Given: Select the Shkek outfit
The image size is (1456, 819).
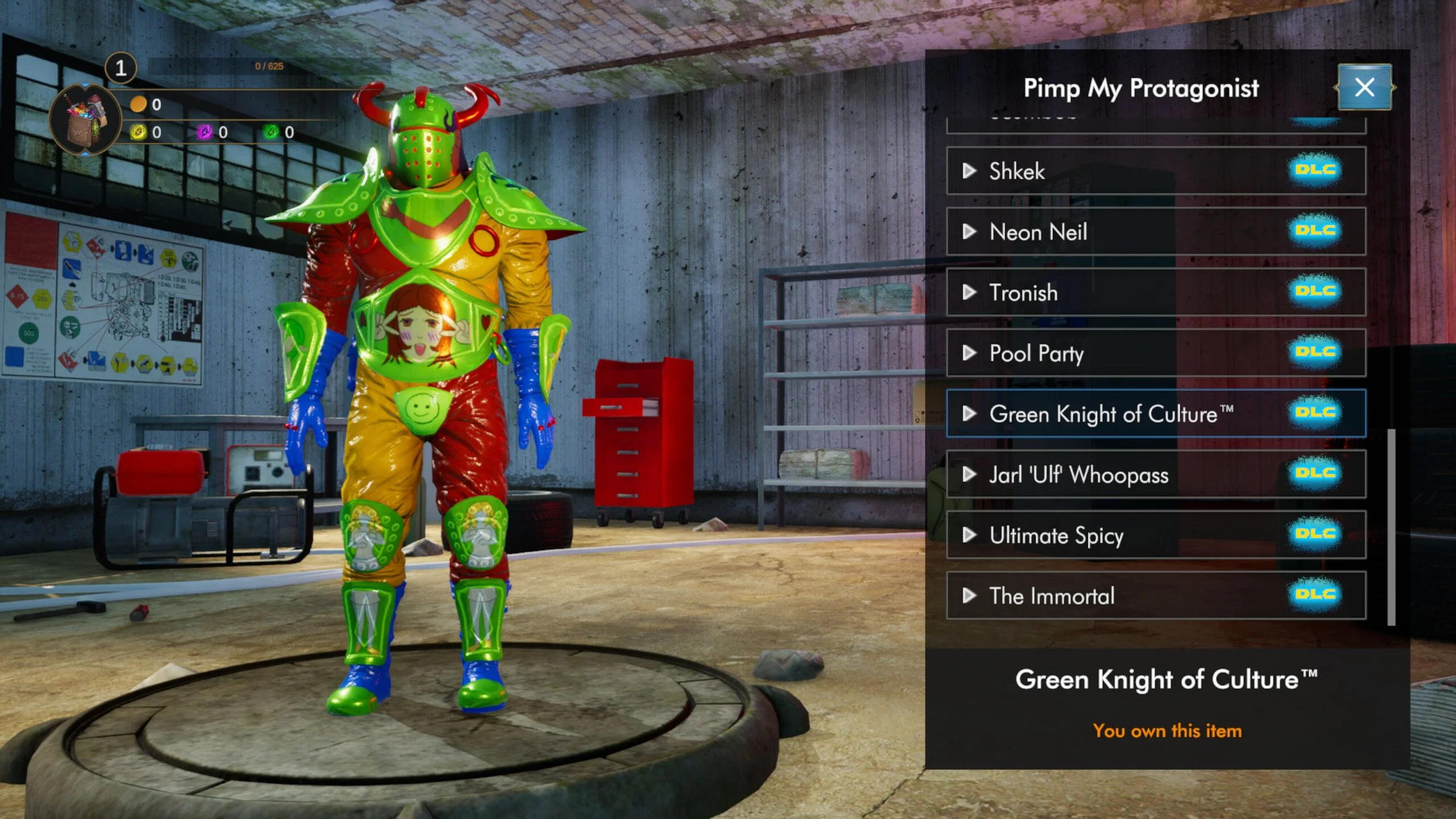Looking at the screenshot, I should tap(1155, 171).
